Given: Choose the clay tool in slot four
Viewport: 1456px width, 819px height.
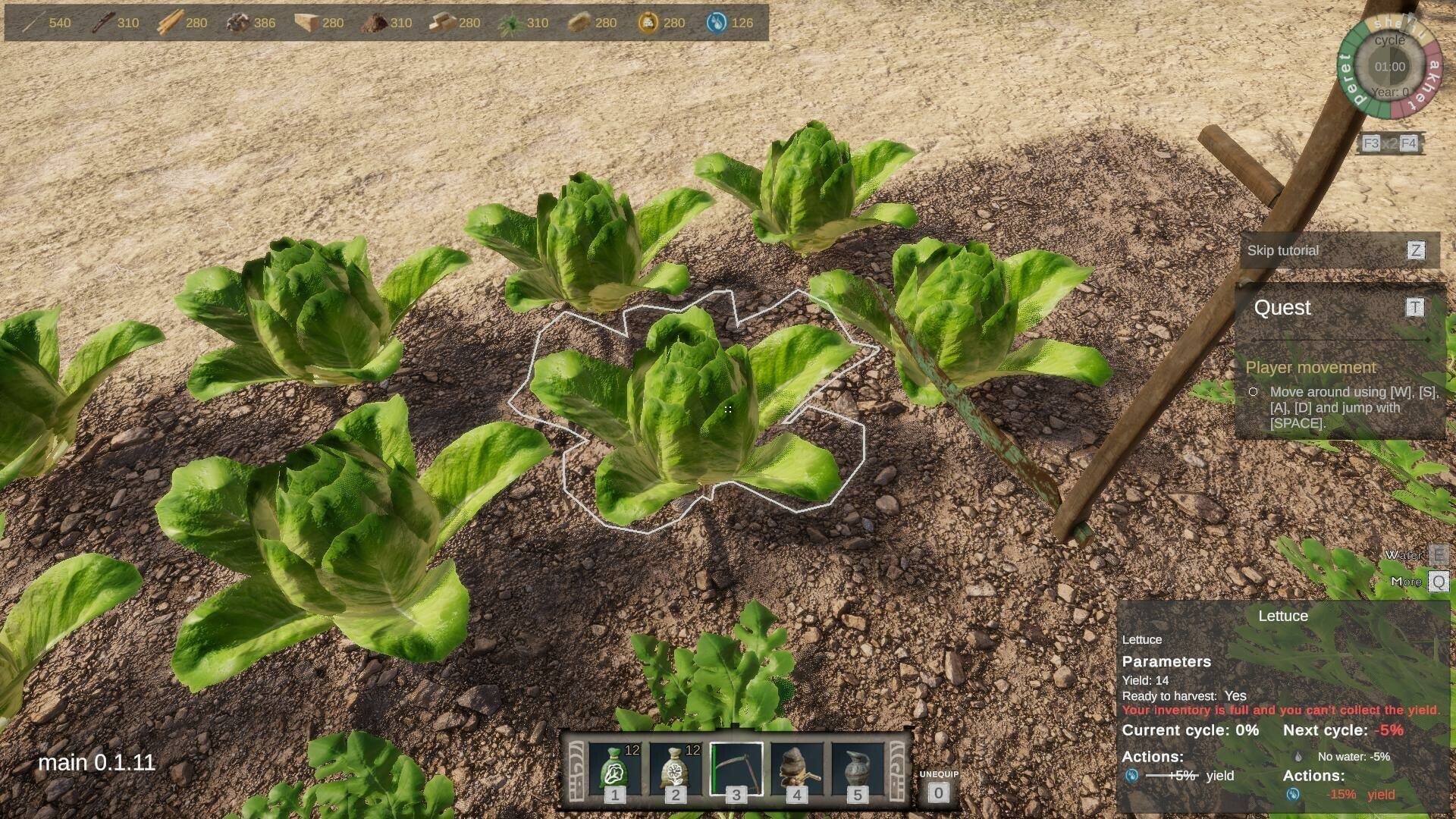Looking at the screenshot, I should point(796,770).
